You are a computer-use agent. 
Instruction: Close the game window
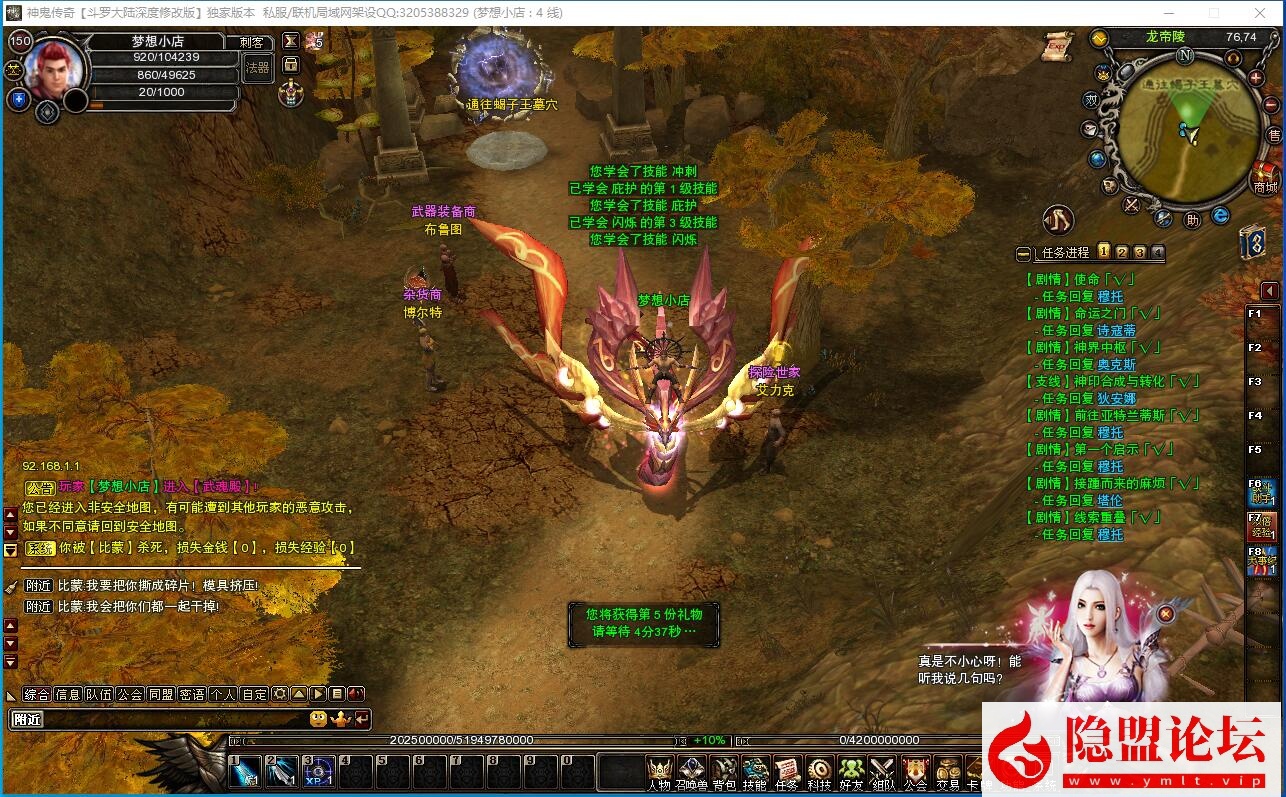(1264, 13)
